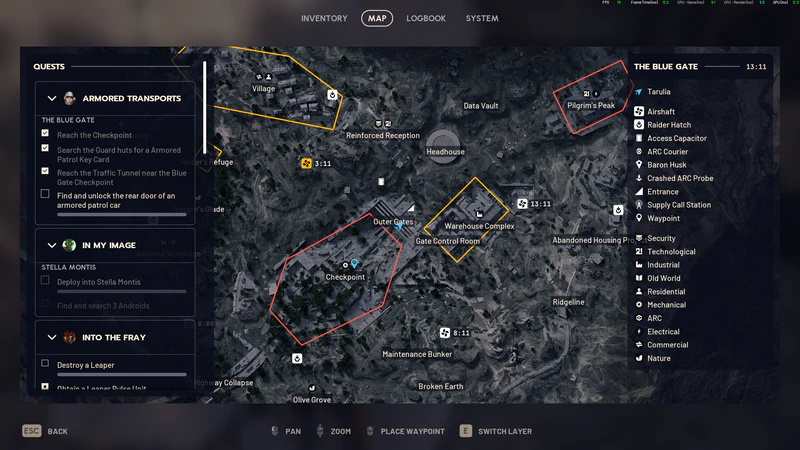Open the Inventory tab
Viewport: 800px width, 450px height.
click(x=324, y=18)
